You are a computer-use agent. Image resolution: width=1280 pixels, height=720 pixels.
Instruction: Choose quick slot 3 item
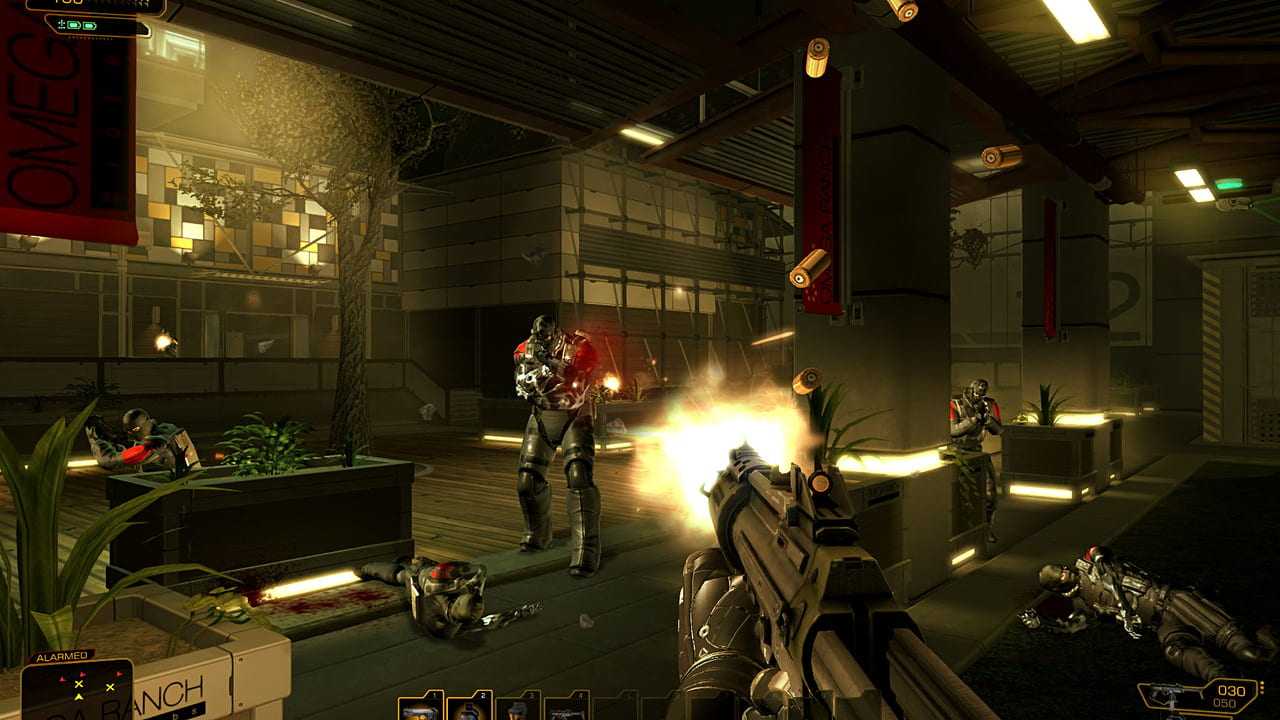[x=518, y=707]
